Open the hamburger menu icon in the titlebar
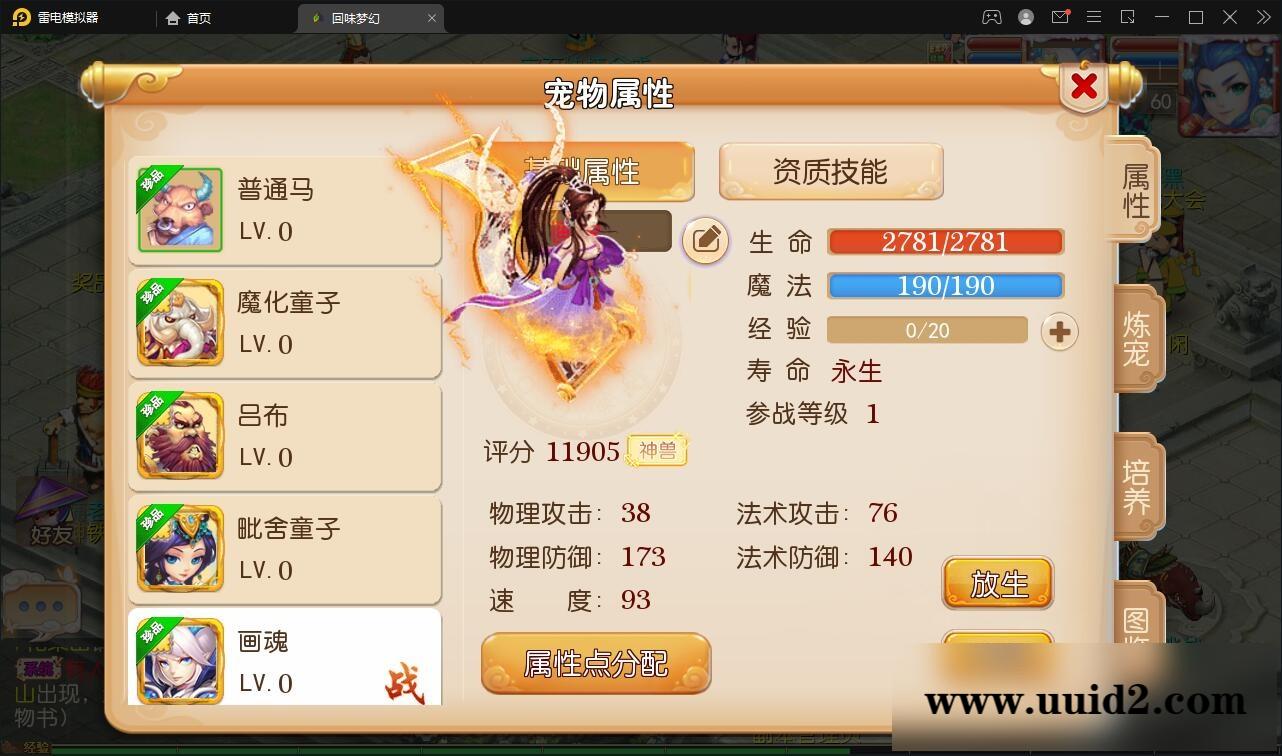 coord(1094,17)
